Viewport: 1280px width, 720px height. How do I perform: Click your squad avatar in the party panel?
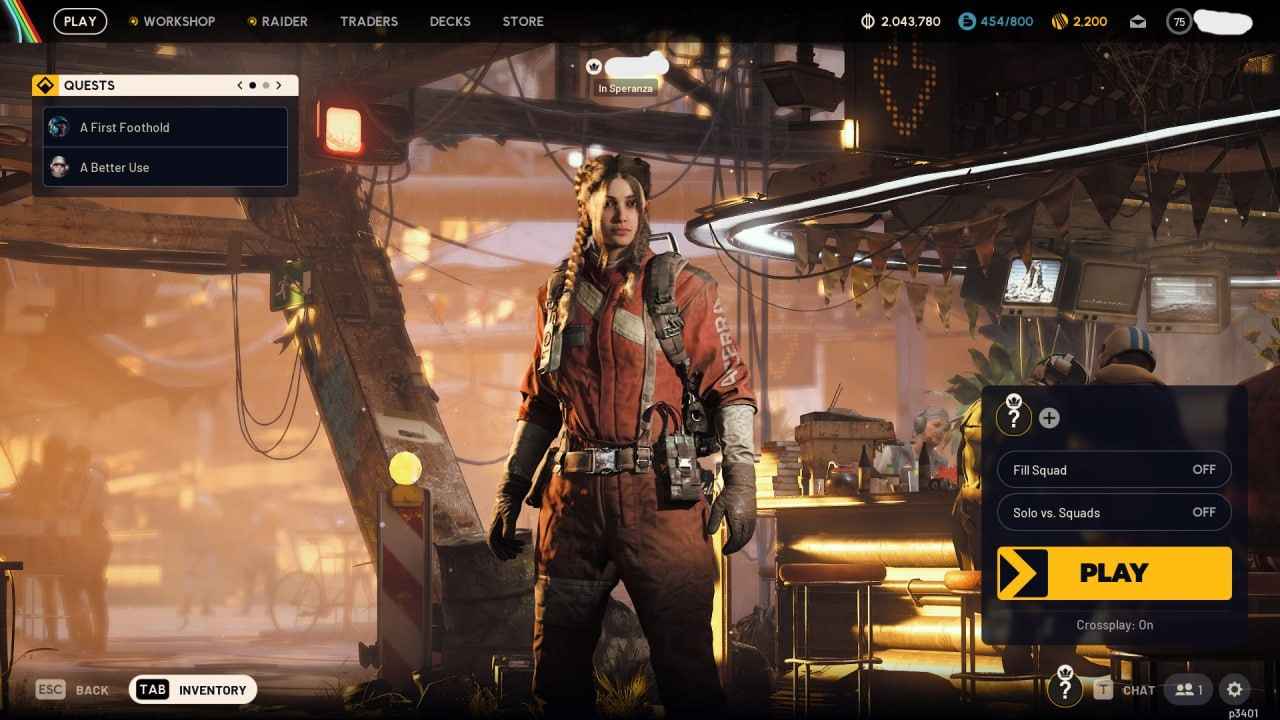tap(1013, 416)
